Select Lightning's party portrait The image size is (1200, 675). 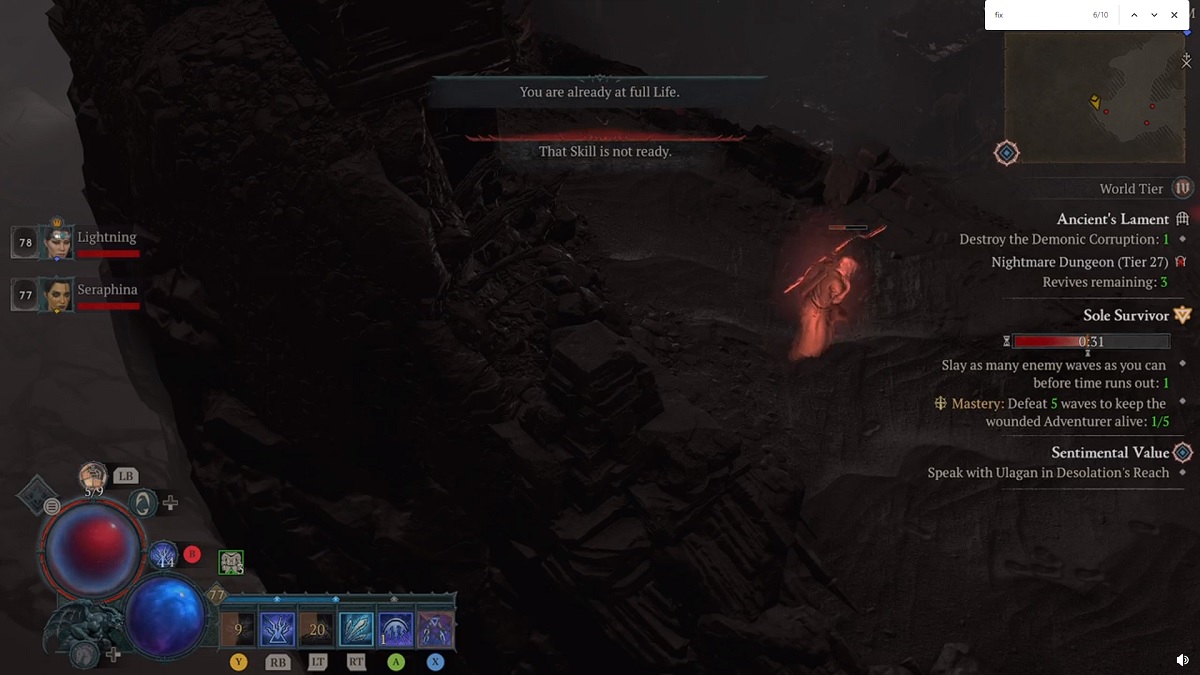(56, 241)
